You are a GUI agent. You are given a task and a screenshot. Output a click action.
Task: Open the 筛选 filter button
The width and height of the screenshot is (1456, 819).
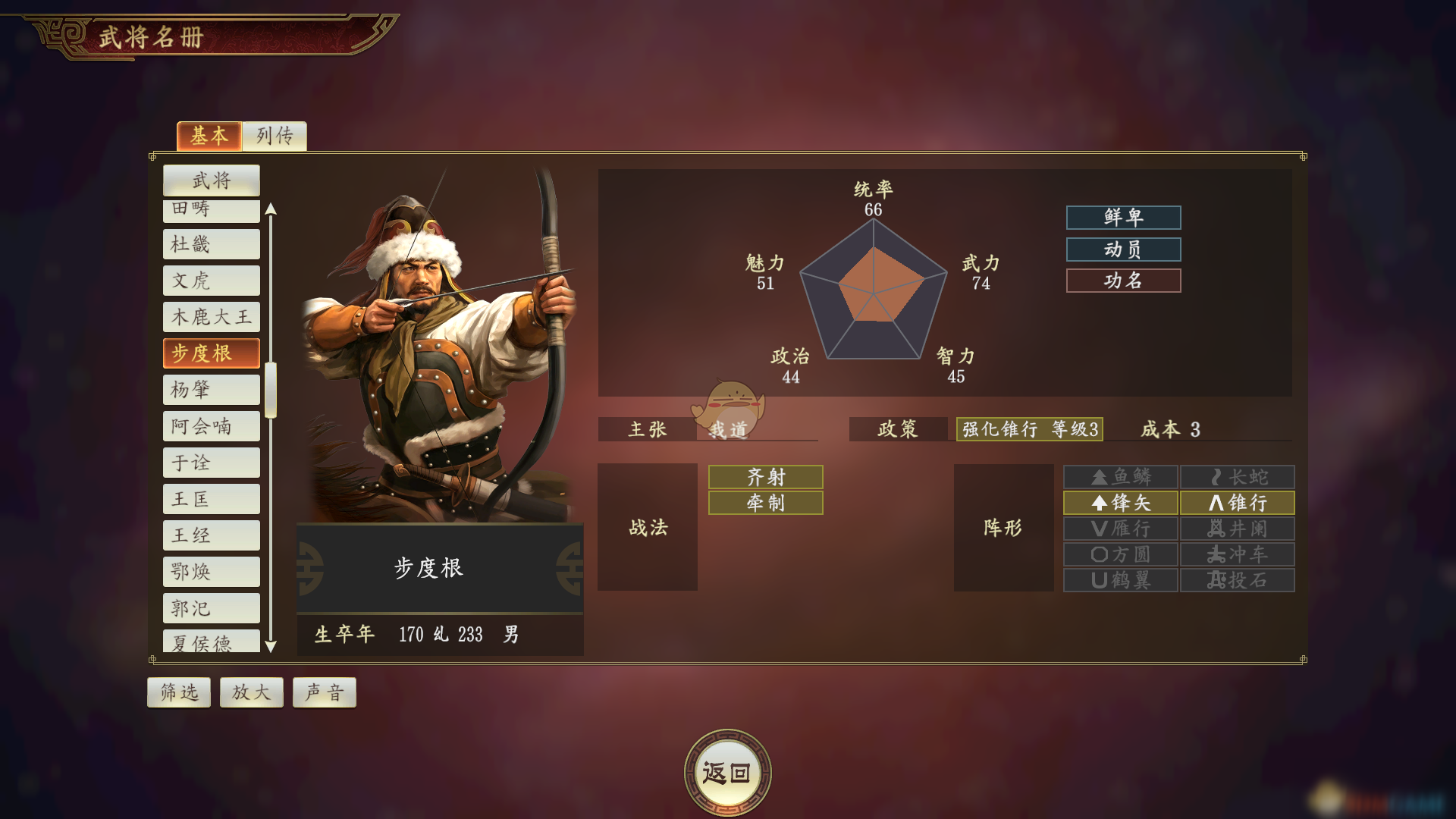point(179,692)
